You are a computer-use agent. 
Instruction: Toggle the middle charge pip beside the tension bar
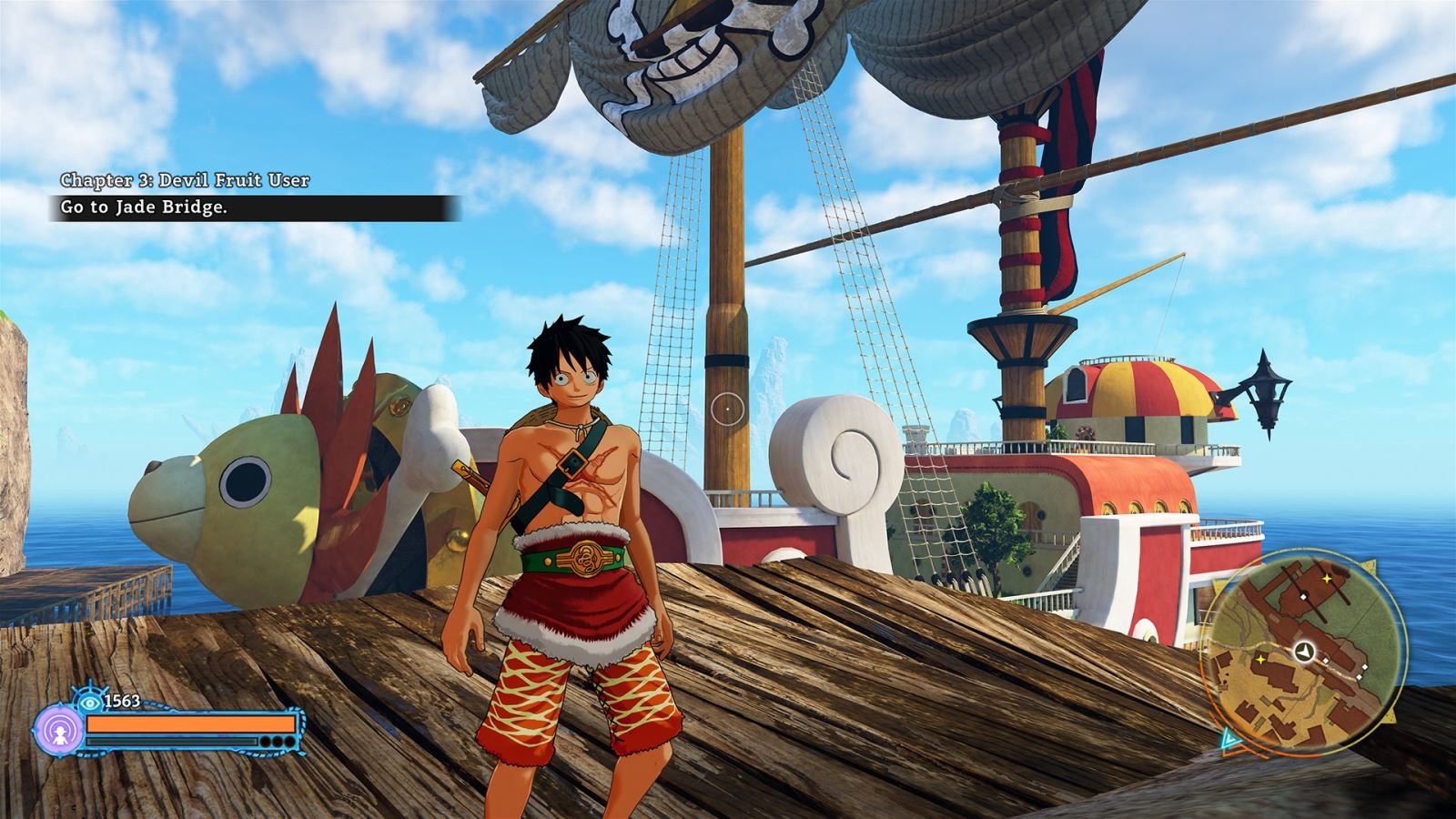pyautogui.click(x=277, y=742)
